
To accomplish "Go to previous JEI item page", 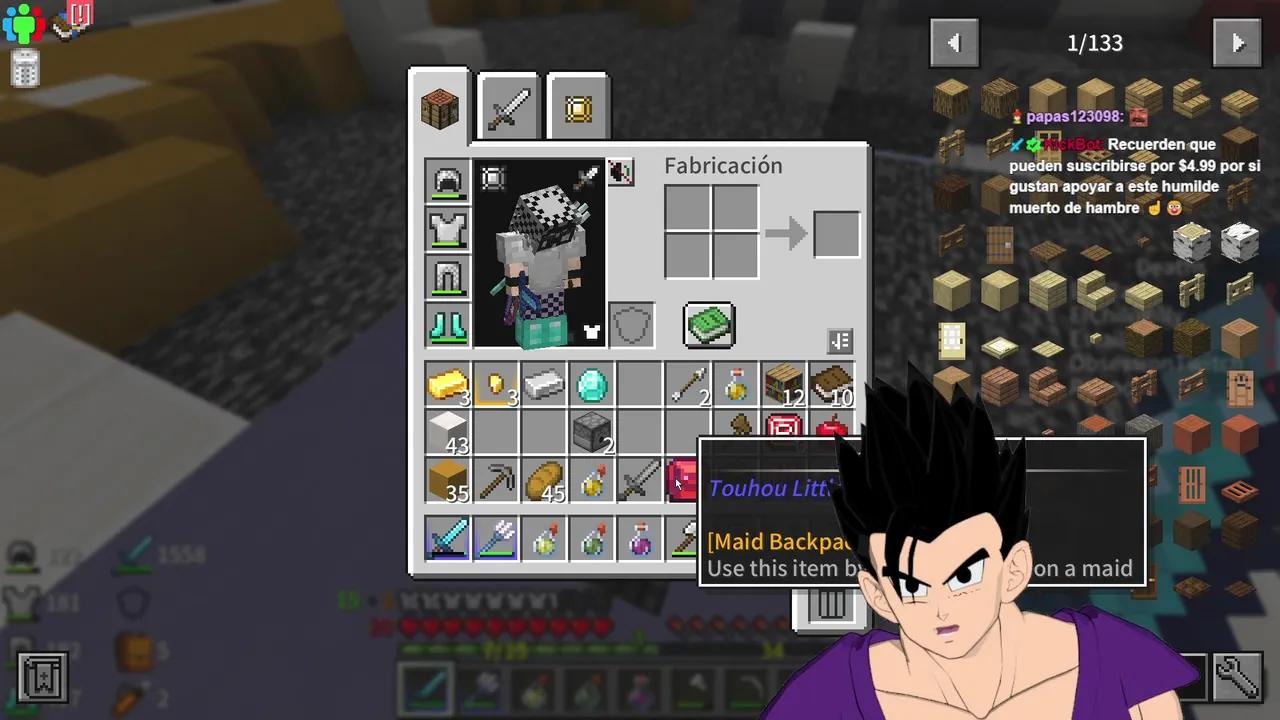I will pyautogui.click(x=954, y=42).
